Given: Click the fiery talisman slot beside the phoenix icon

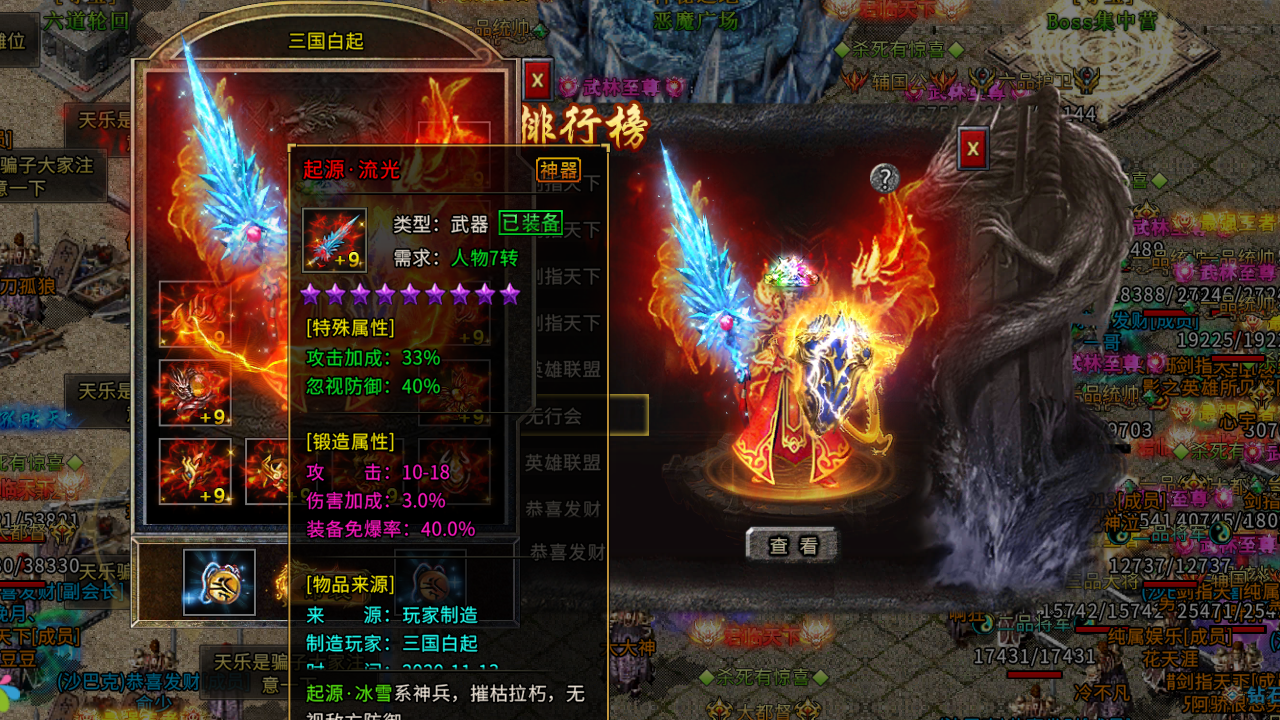Looking at the screenshot, I should point(263,470).
